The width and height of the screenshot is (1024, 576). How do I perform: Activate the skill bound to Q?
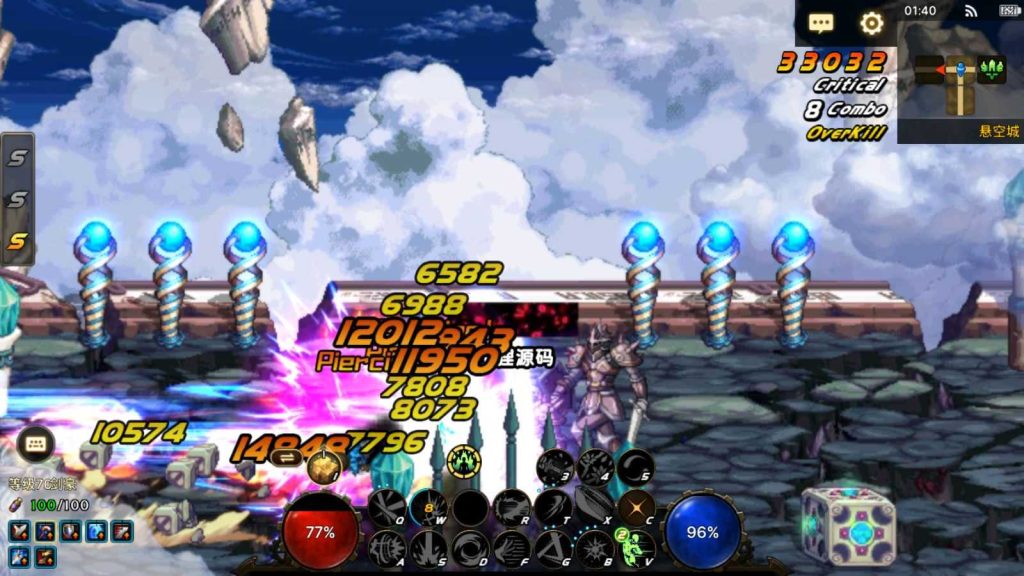(386, 506)
